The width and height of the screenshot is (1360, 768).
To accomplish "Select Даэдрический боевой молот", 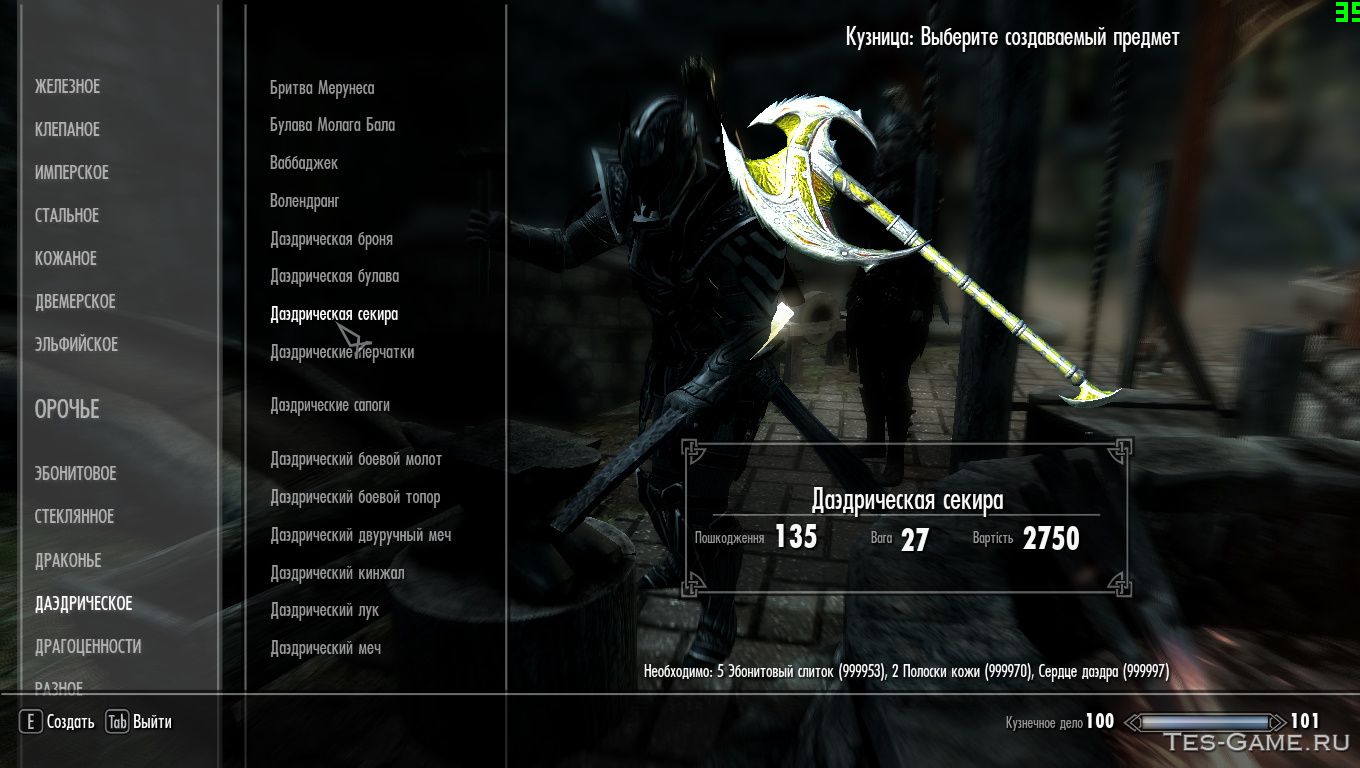I will pyautogui.click(x=356, y=460).
